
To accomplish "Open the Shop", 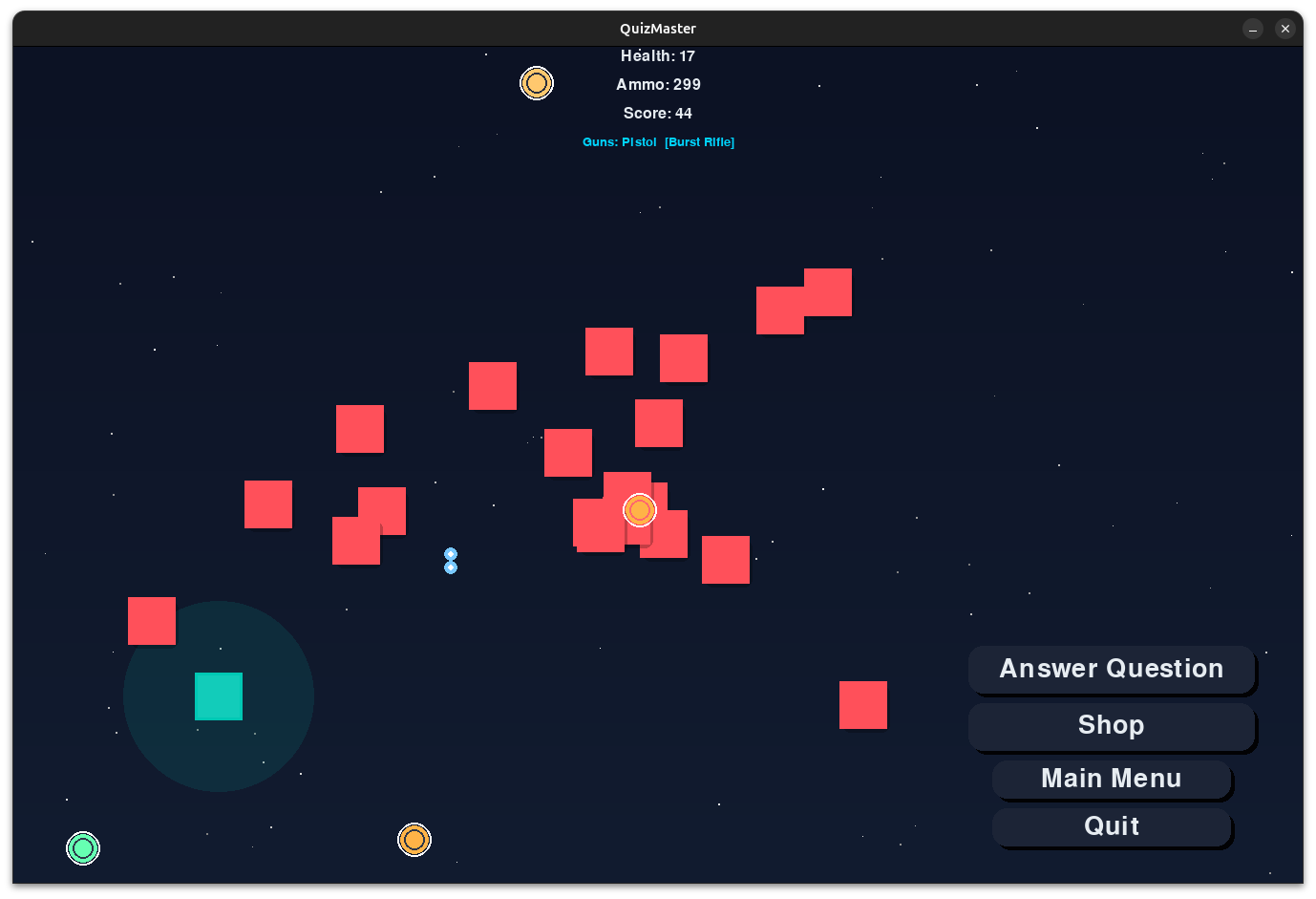I will (x=1111, y=726).
